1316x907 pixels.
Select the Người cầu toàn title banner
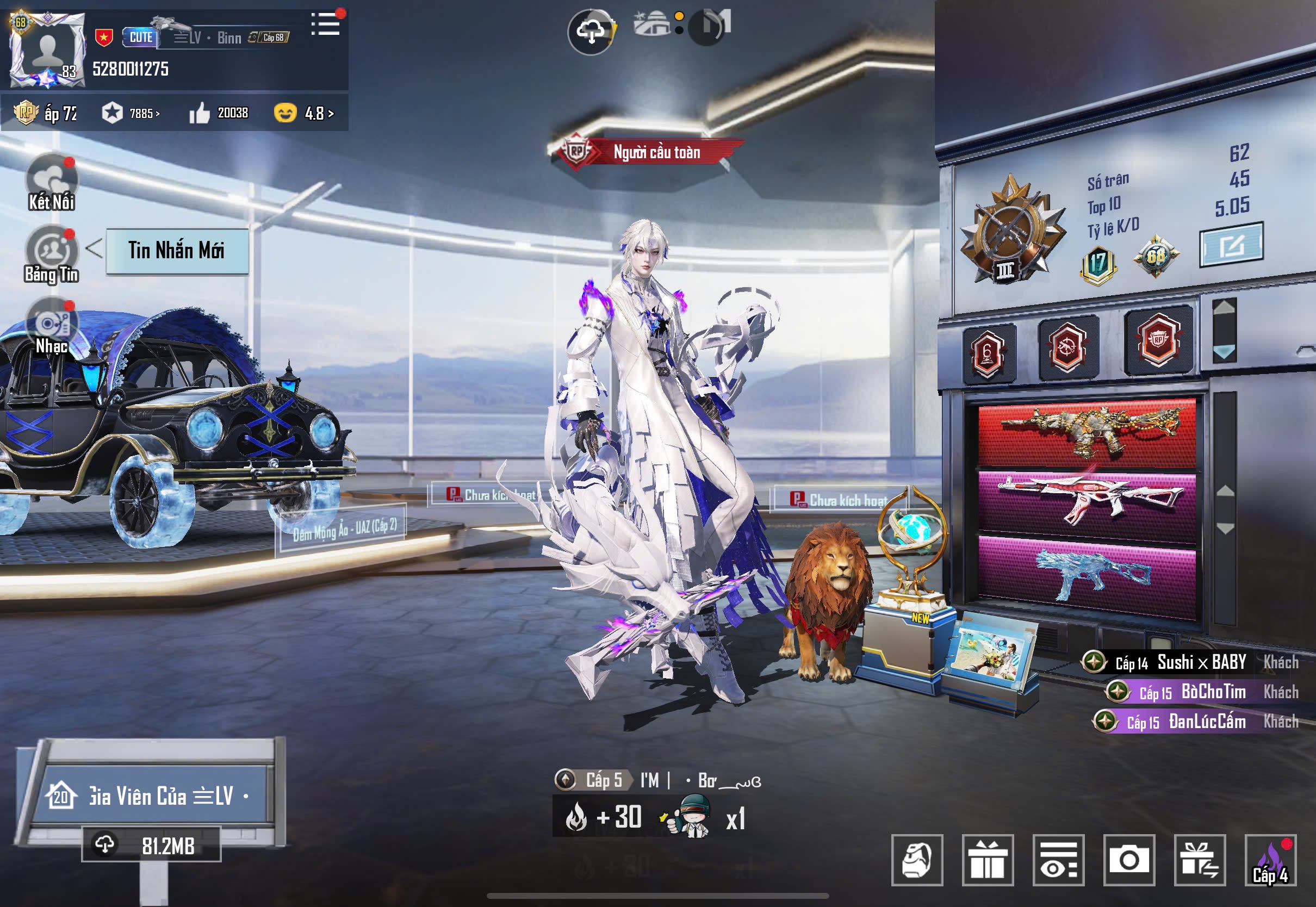tap(648, 152)
